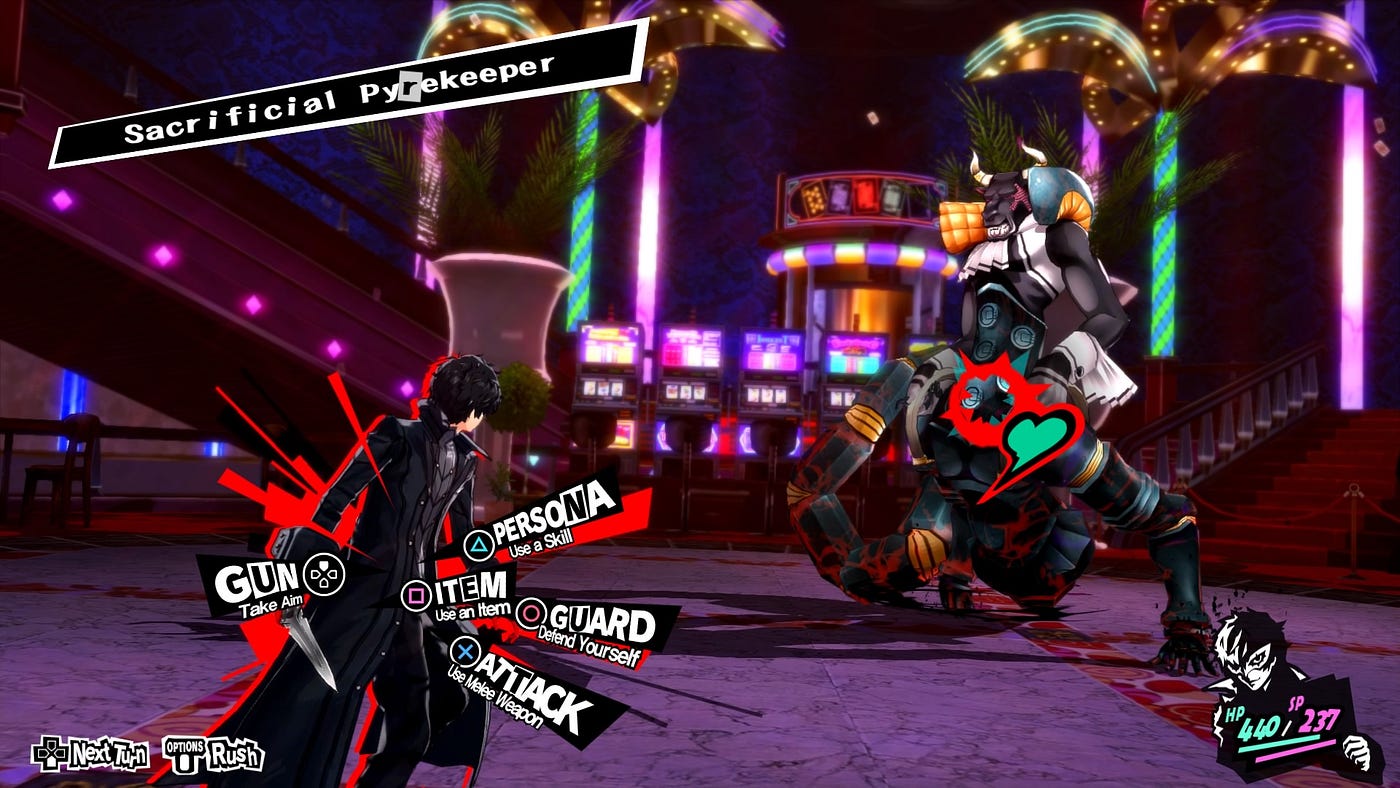Choose the Attack melee weapon command
Viewport: 1400px width, 788px height.
(x=531, y=685)
